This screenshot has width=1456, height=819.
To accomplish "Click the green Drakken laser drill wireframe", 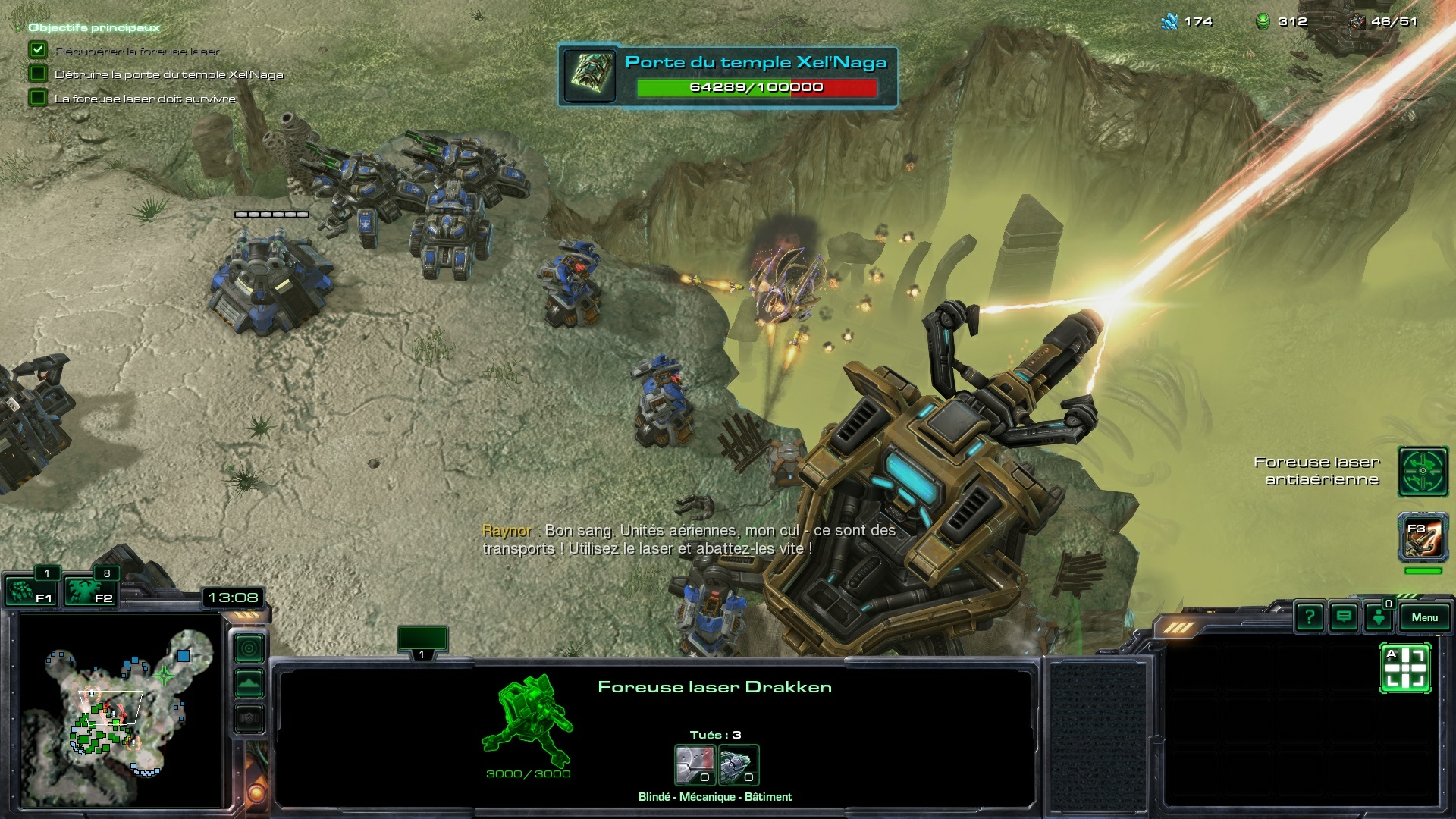I will tap(528, 719).
